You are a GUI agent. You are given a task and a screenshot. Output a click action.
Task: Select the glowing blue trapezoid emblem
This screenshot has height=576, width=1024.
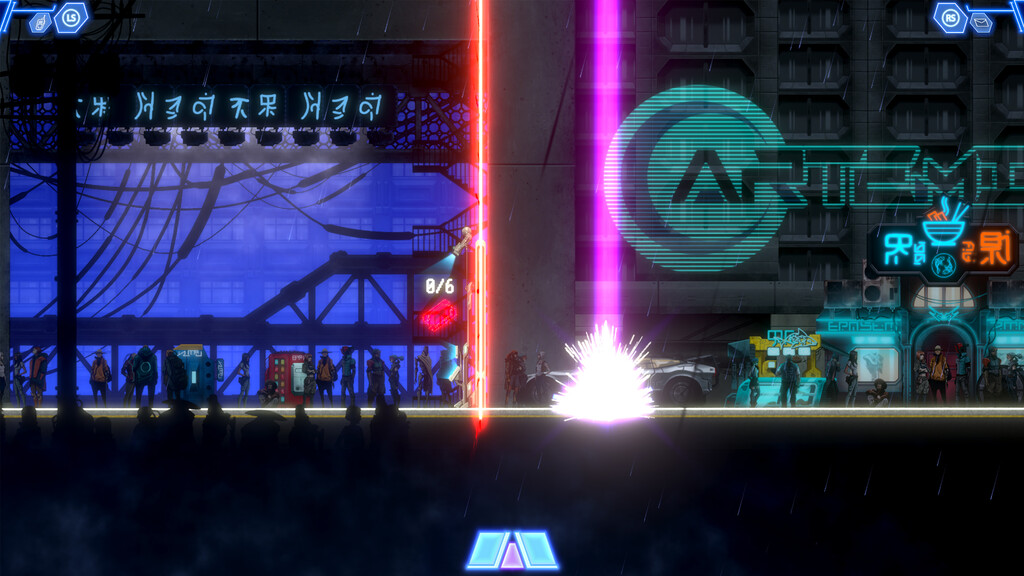pyautogui.click(x=512, y=550)
